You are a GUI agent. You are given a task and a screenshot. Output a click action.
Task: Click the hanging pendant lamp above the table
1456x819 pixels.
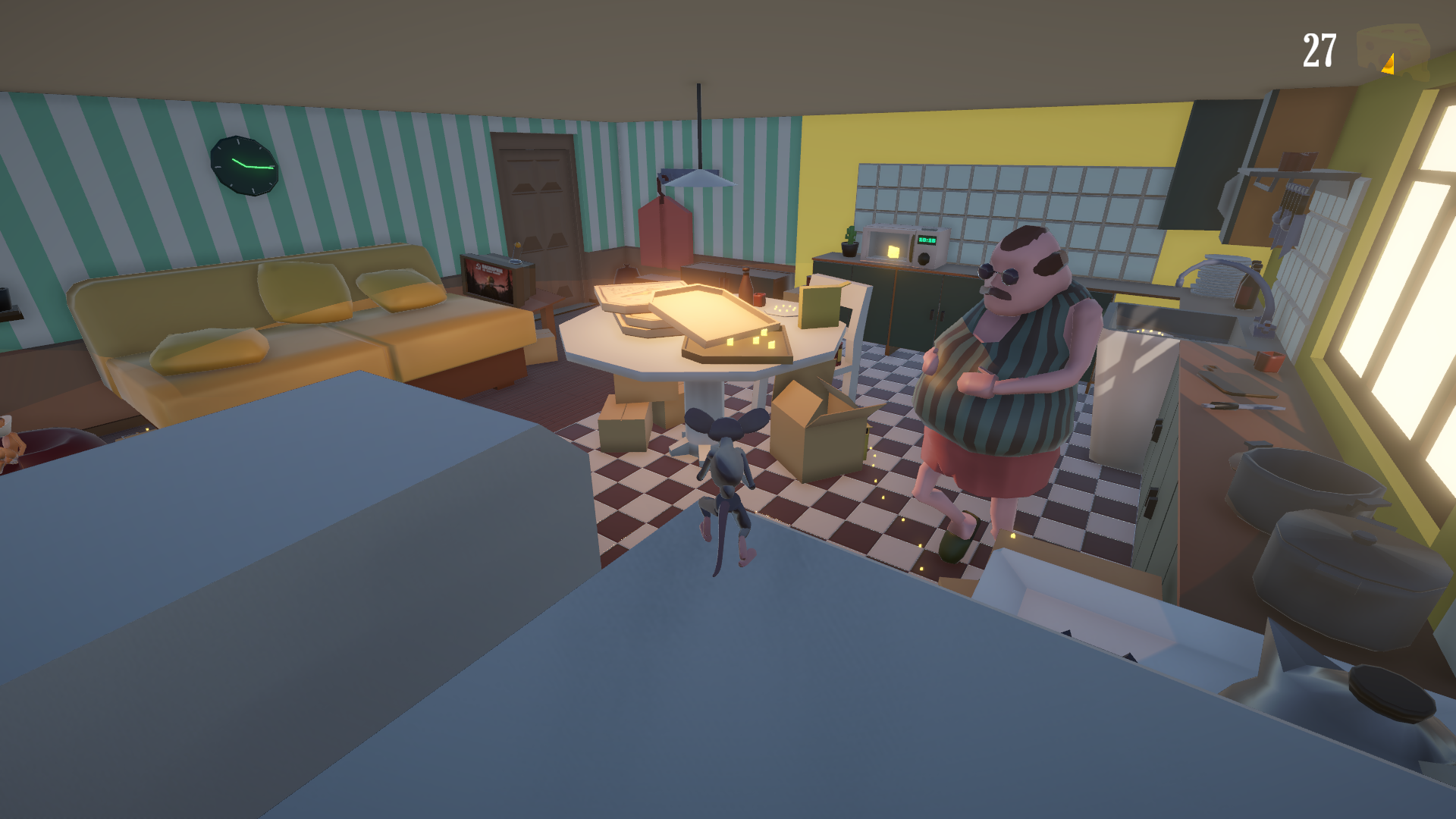pyautogui.click(x=696, y=179)
